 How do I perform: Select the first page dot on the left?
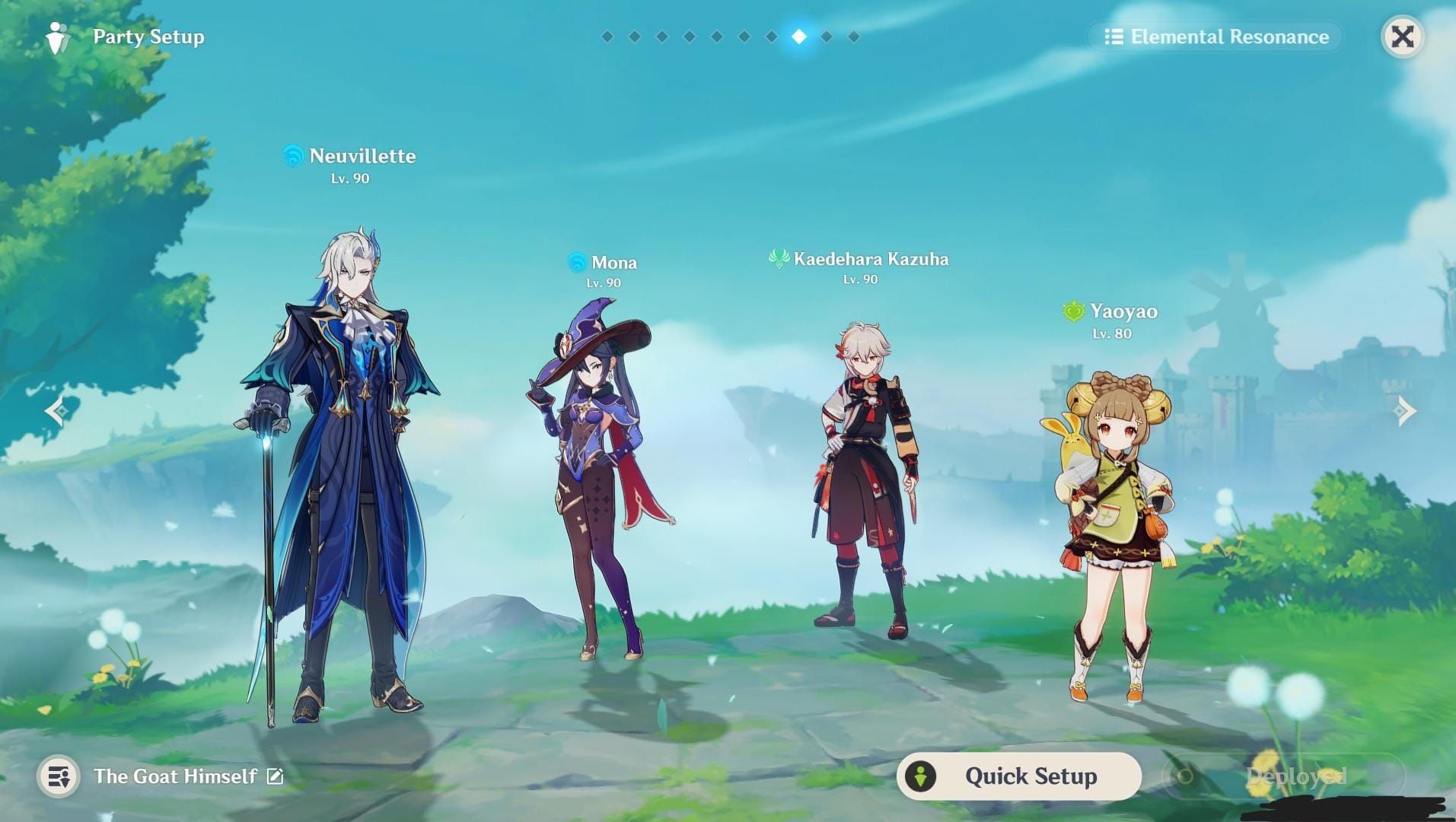607,35
